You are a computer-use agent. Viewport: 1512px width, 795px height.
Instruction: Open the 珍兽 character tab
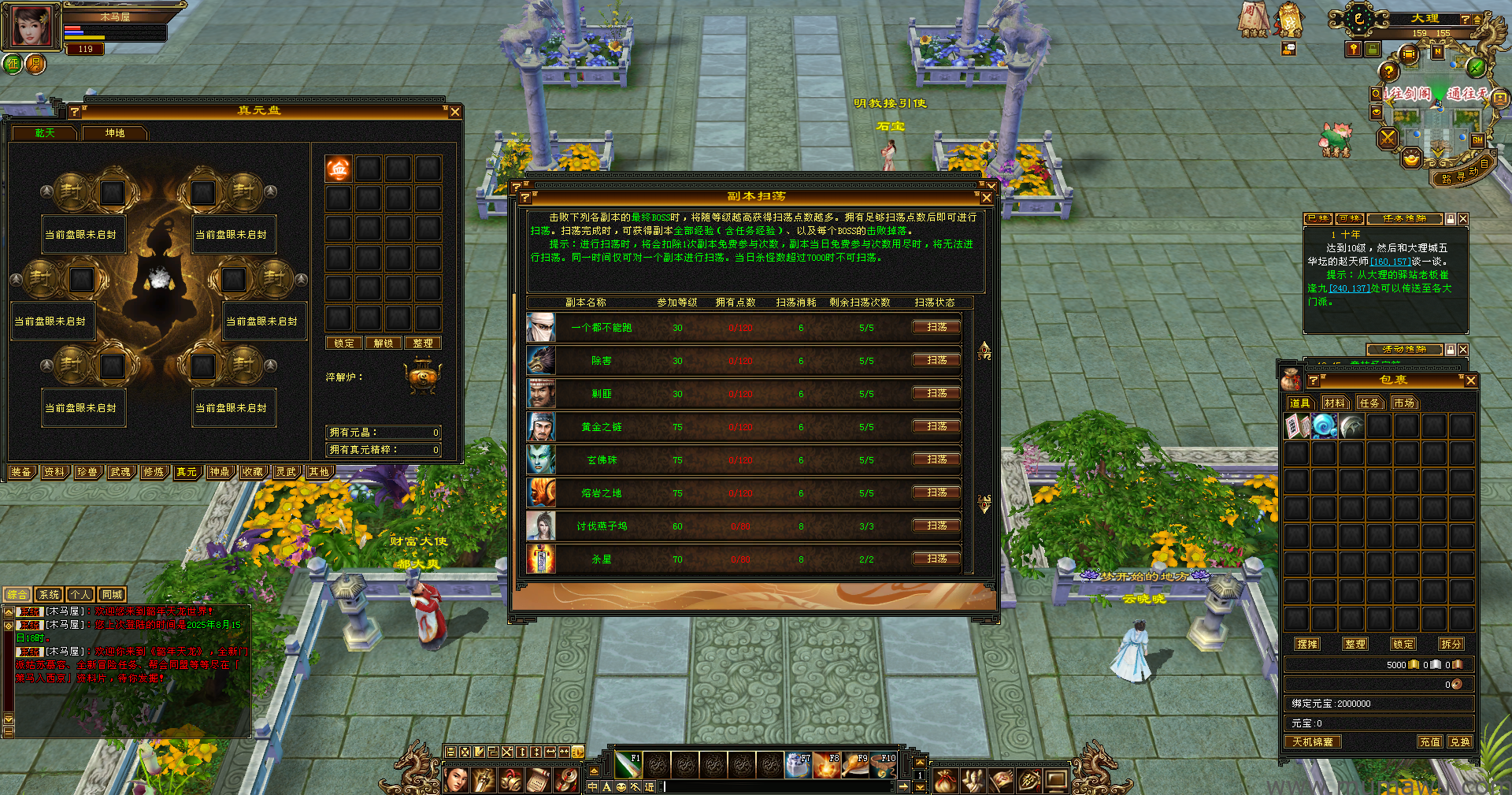point(87,472)
